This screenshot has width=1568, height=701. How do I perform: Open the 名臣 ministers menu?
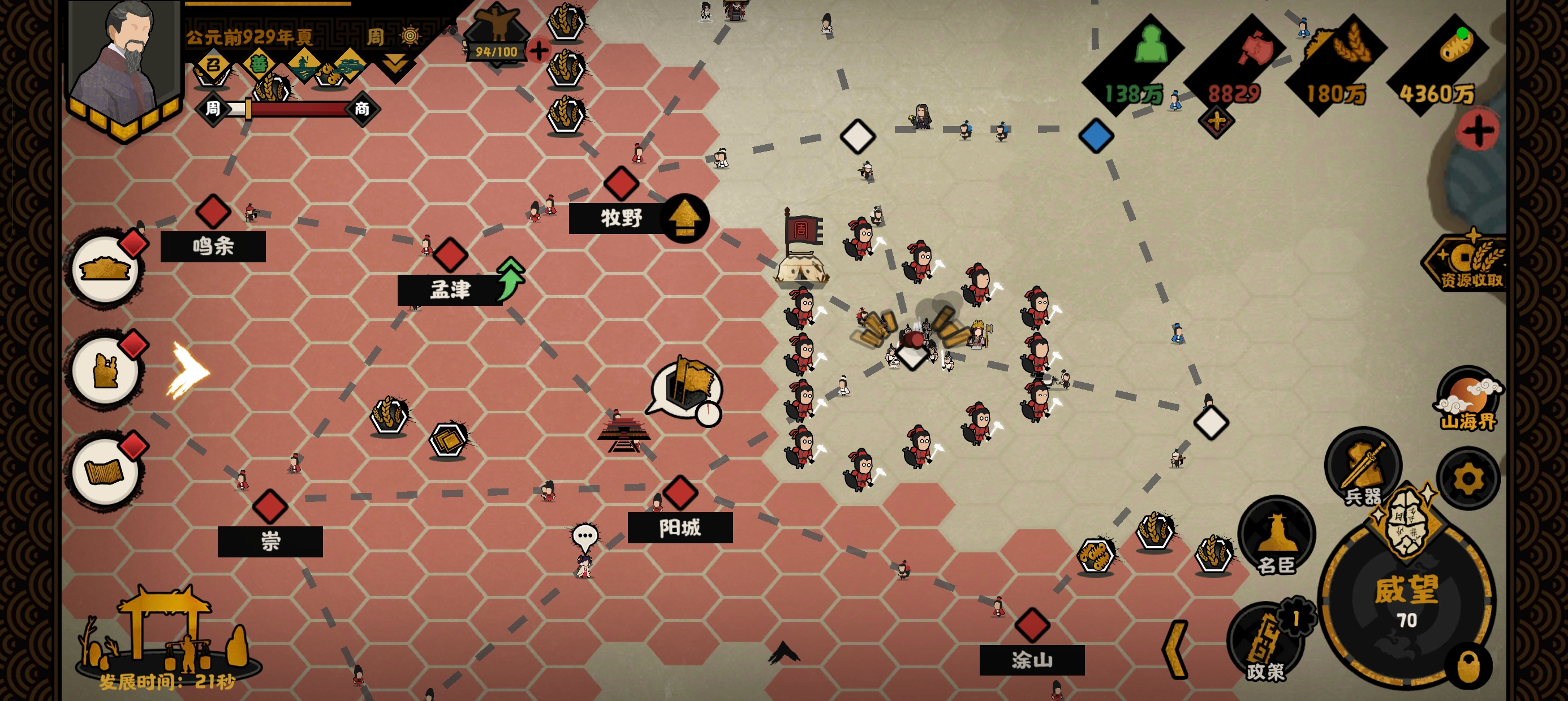1277,536
